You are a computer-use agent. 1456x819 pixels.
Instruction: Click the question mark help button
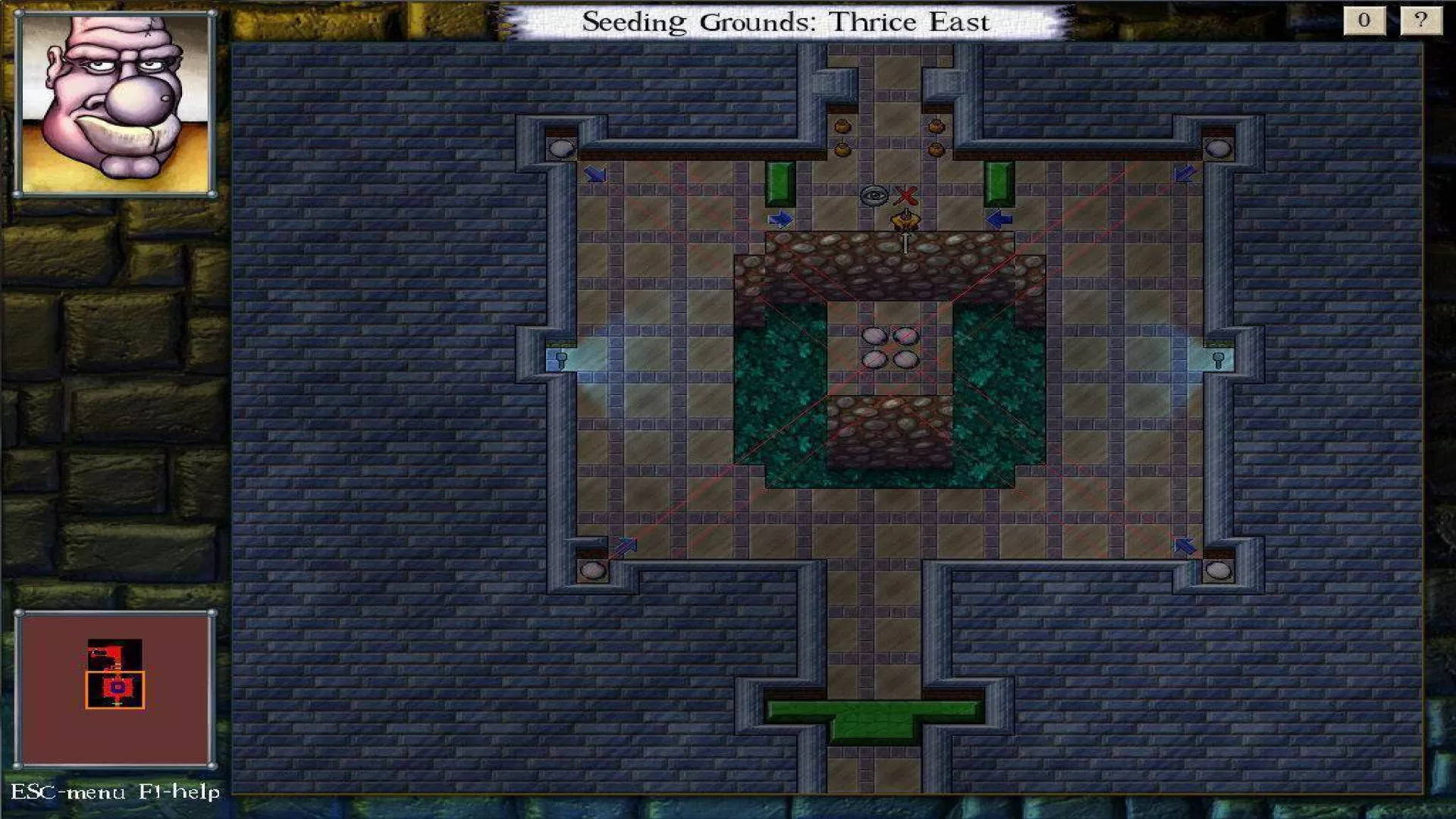[x=1420, y=20]
